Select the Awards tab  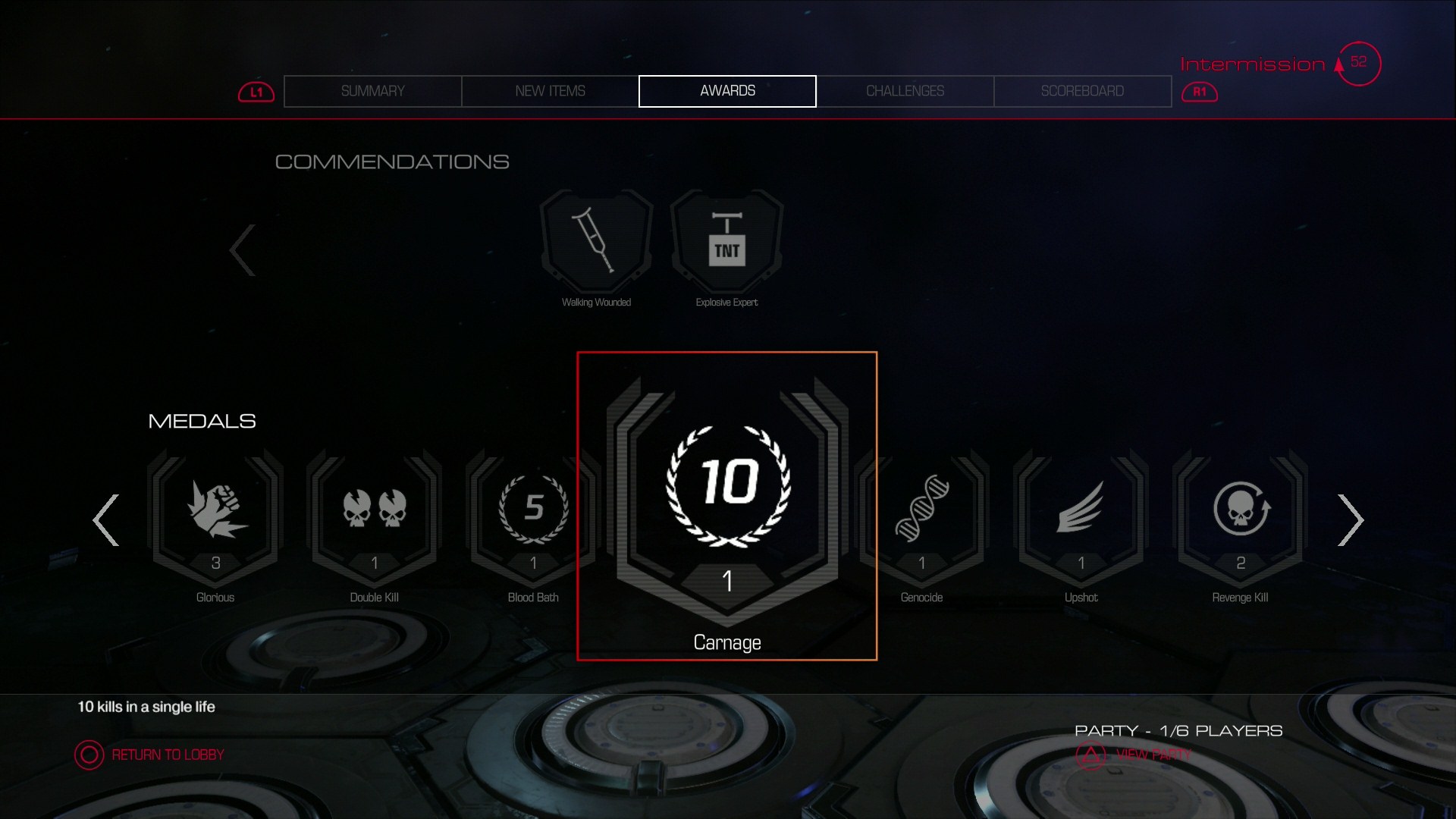[727, 91]
